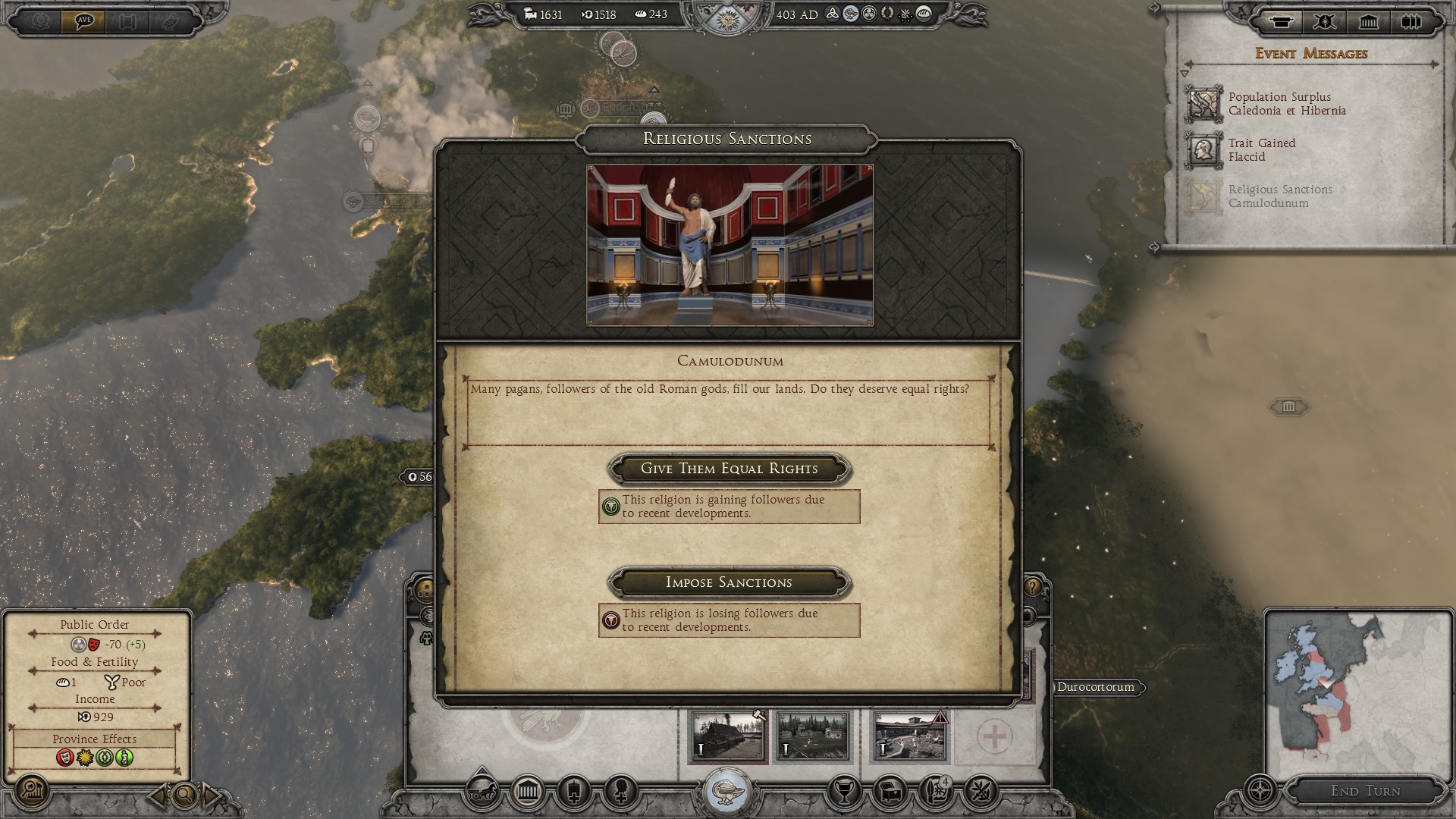Open the Trait Gained Flaccid message

point(1262,150)
